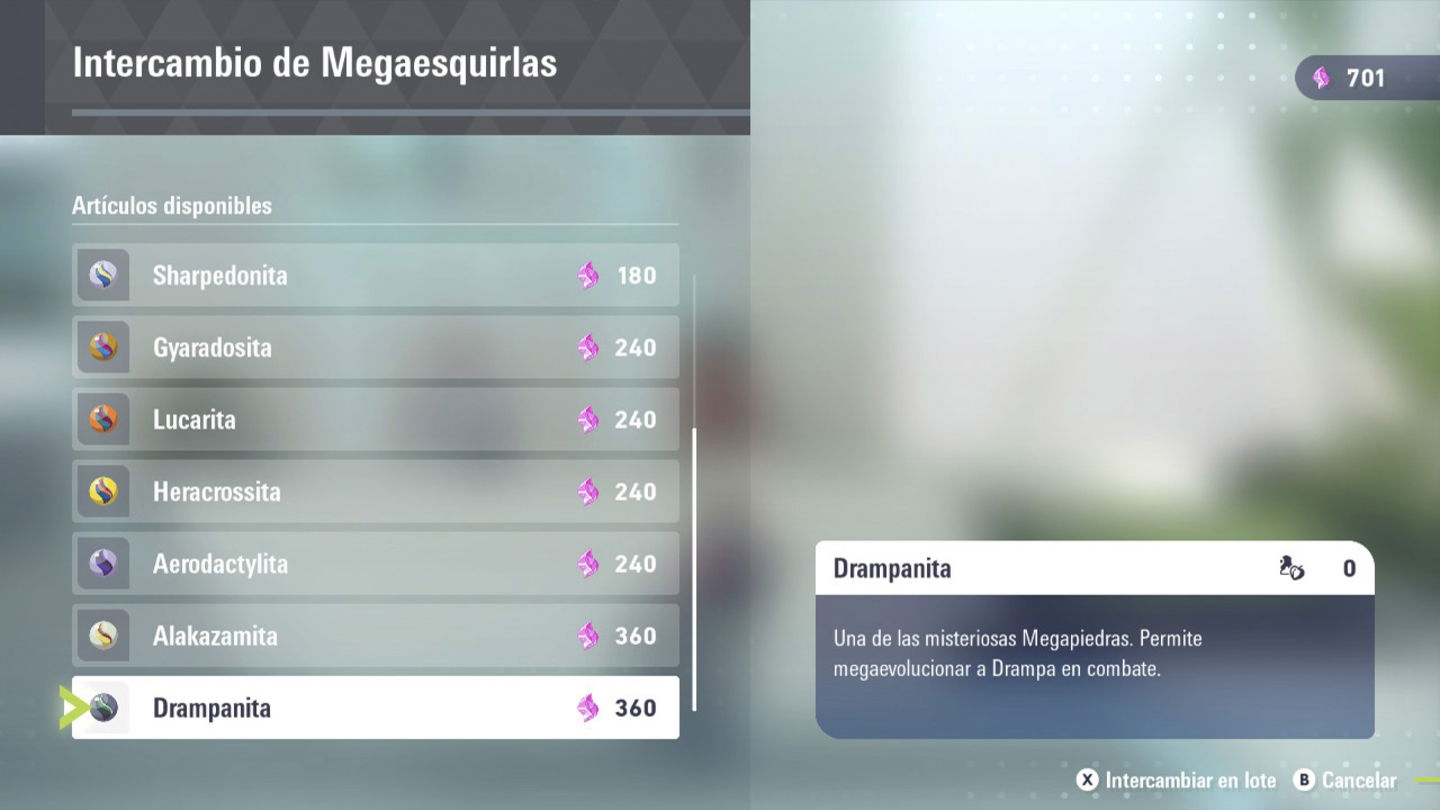This screenshot has height=810, width=1440.
Task: Choose the Aerodactylita entry
Action: 375,563
